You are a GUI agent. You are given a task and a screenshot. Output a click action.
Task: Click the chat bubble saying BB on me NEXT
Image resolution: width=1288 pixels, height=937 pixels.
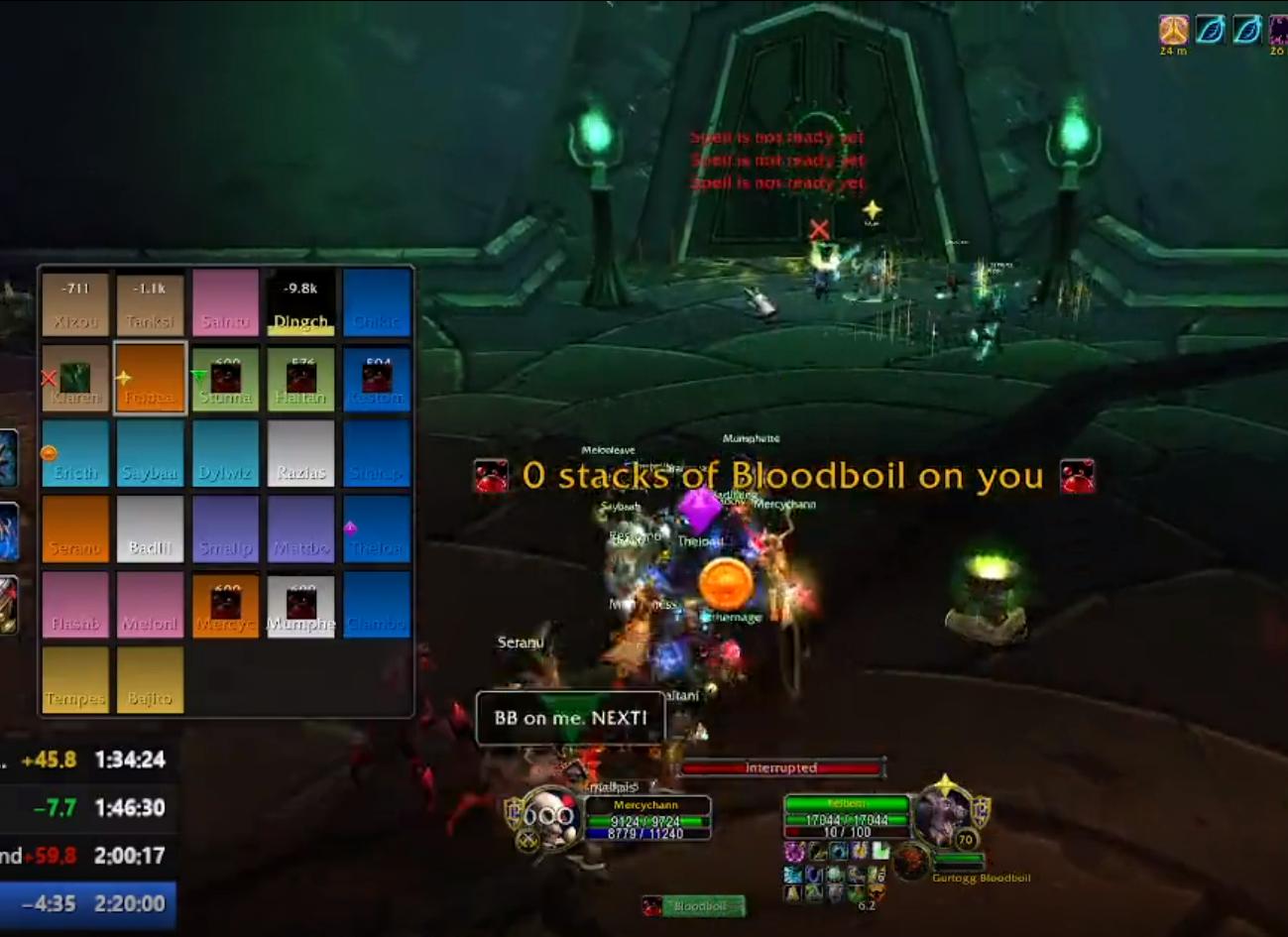click(571, 716)
